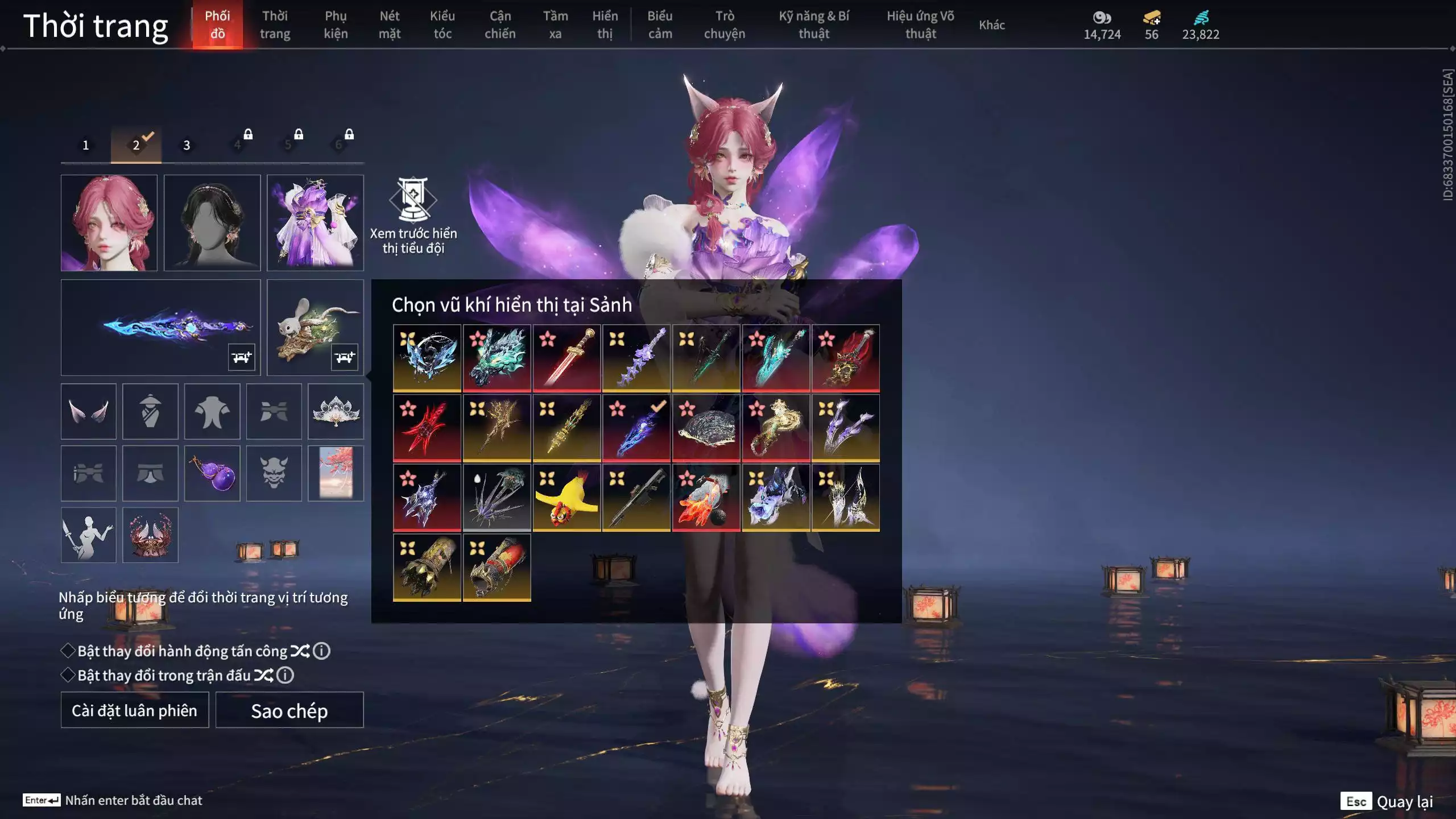
Task: Open the Cài đặt luân phiên settings
Action: [135, 710]
